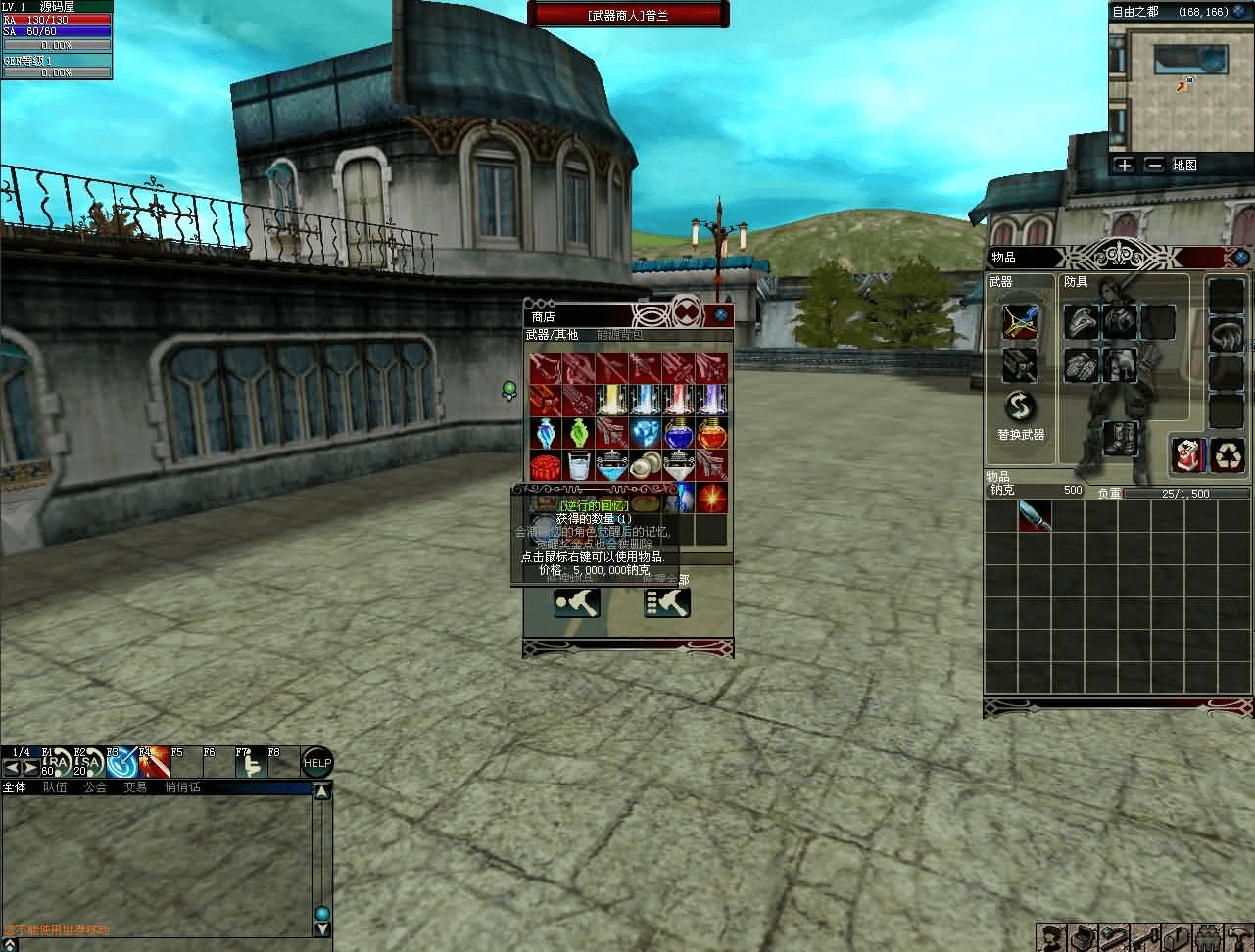Click the single-item repair hammer button

click(x=577, y=603)
